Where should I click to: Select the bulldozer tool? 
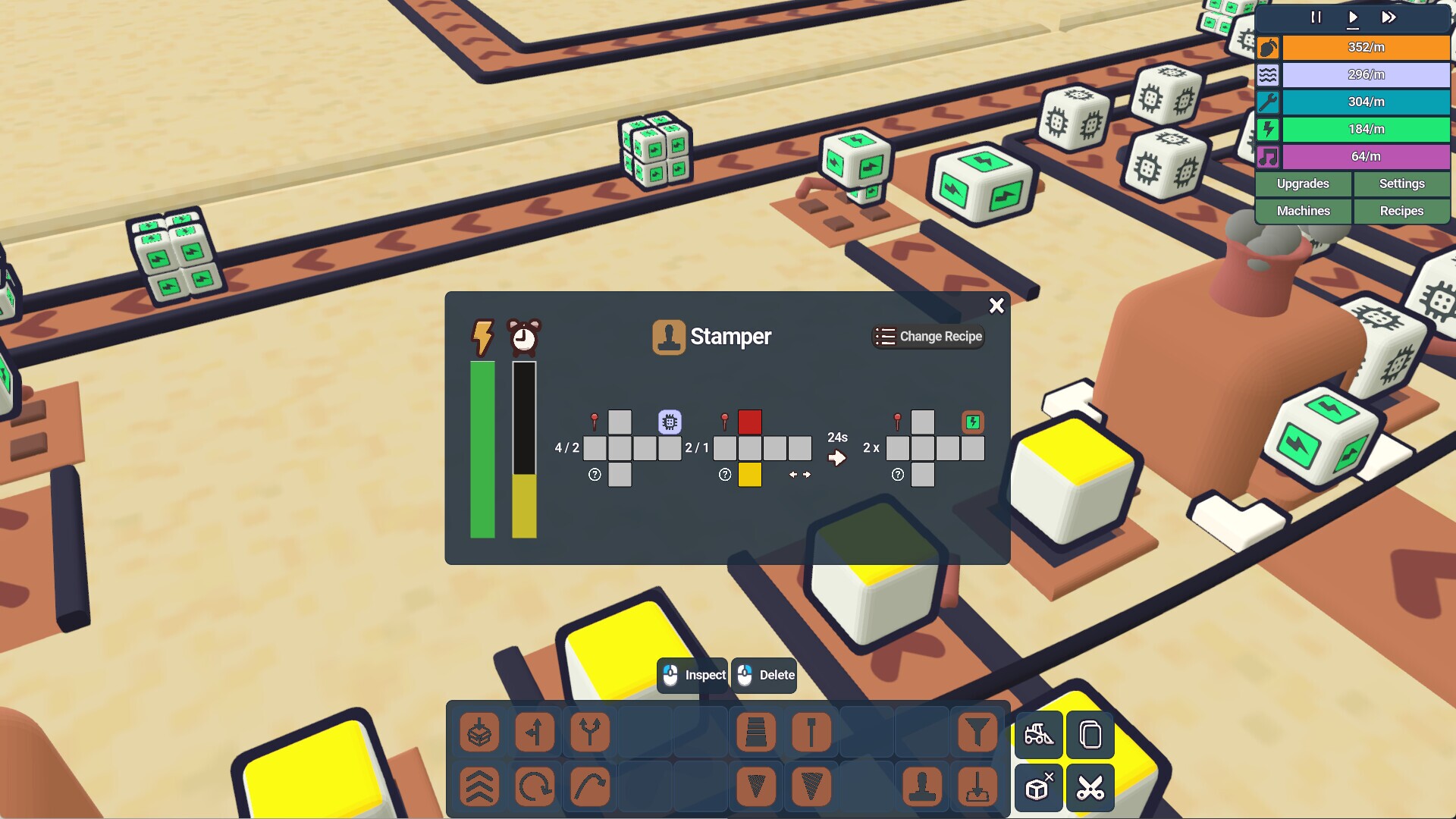pos(1039,734)
